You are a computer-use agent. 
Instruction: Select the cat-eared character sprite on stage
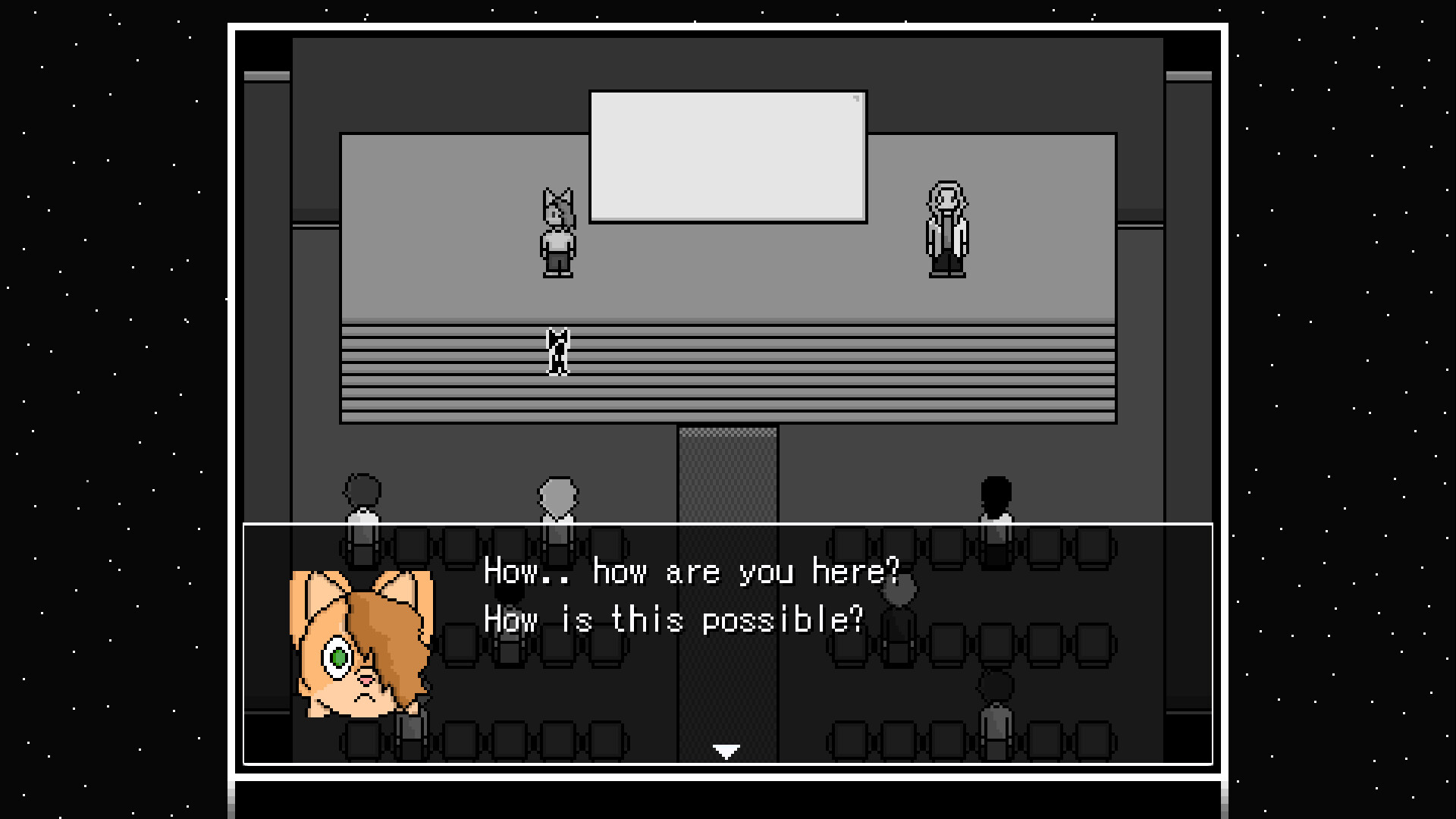(557, 231)
